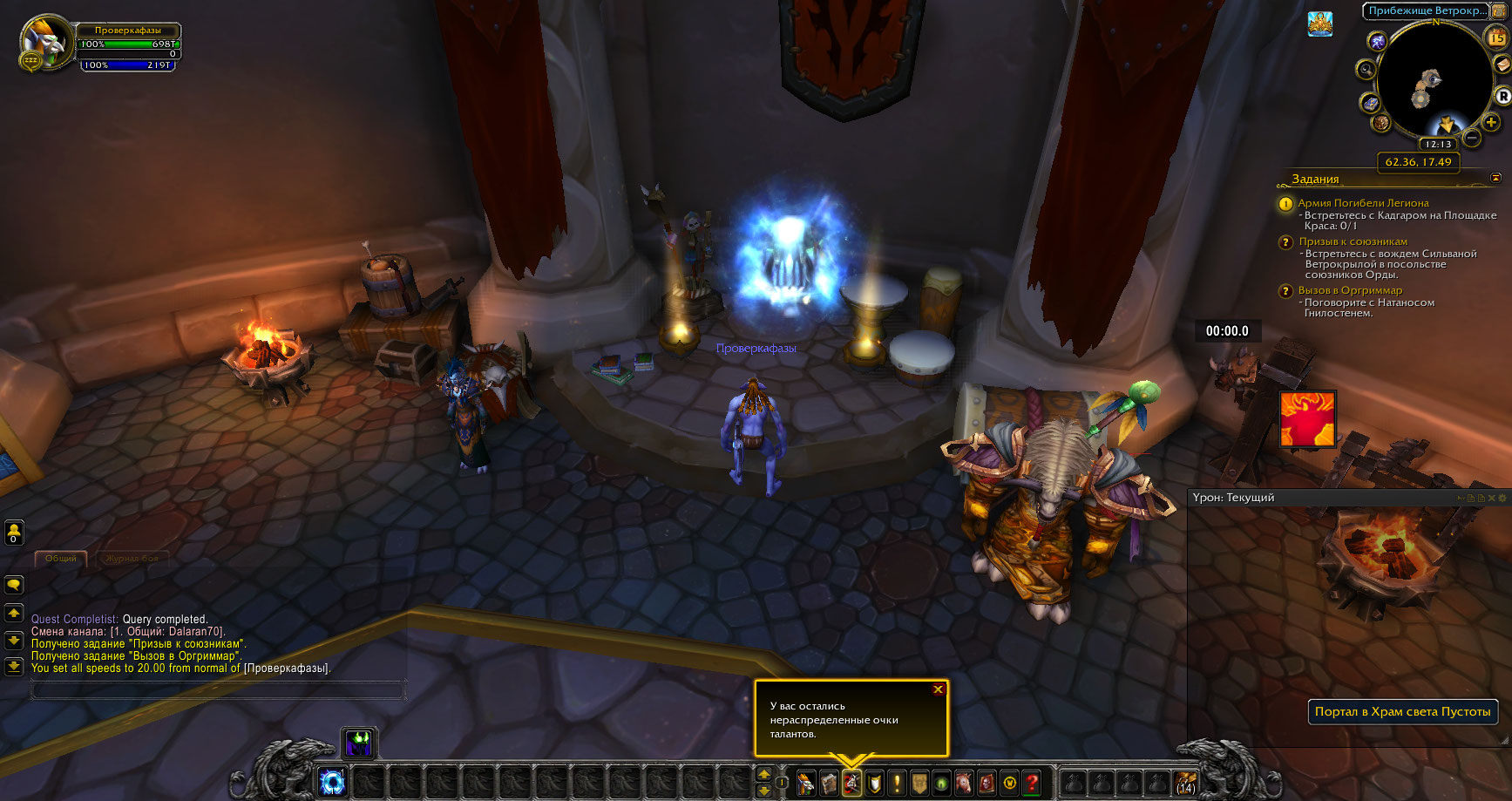Open the mounts collection horse icon
The height and width of the screenshot is (801, 1512).
964,784
